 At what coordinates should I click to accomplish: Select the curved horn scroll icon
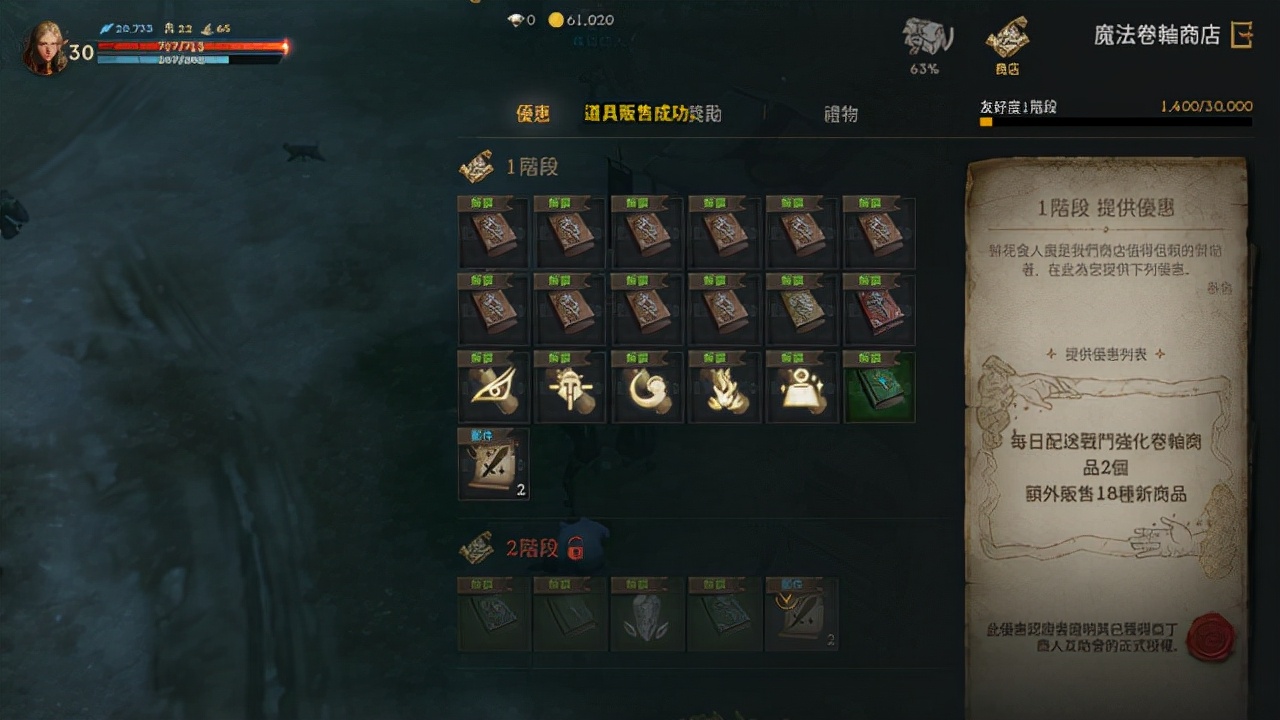[x=647, y=390]
